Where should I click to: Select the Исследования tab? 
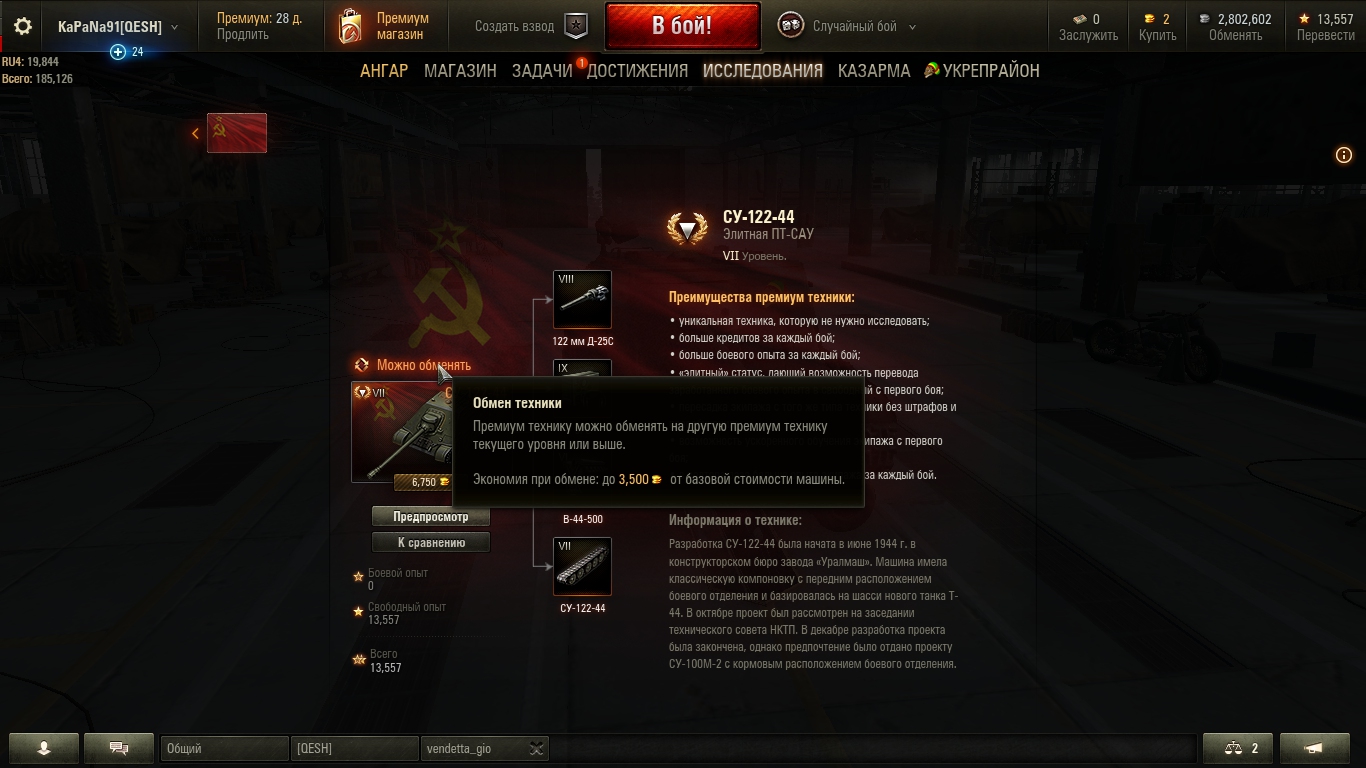coord(762,71)
